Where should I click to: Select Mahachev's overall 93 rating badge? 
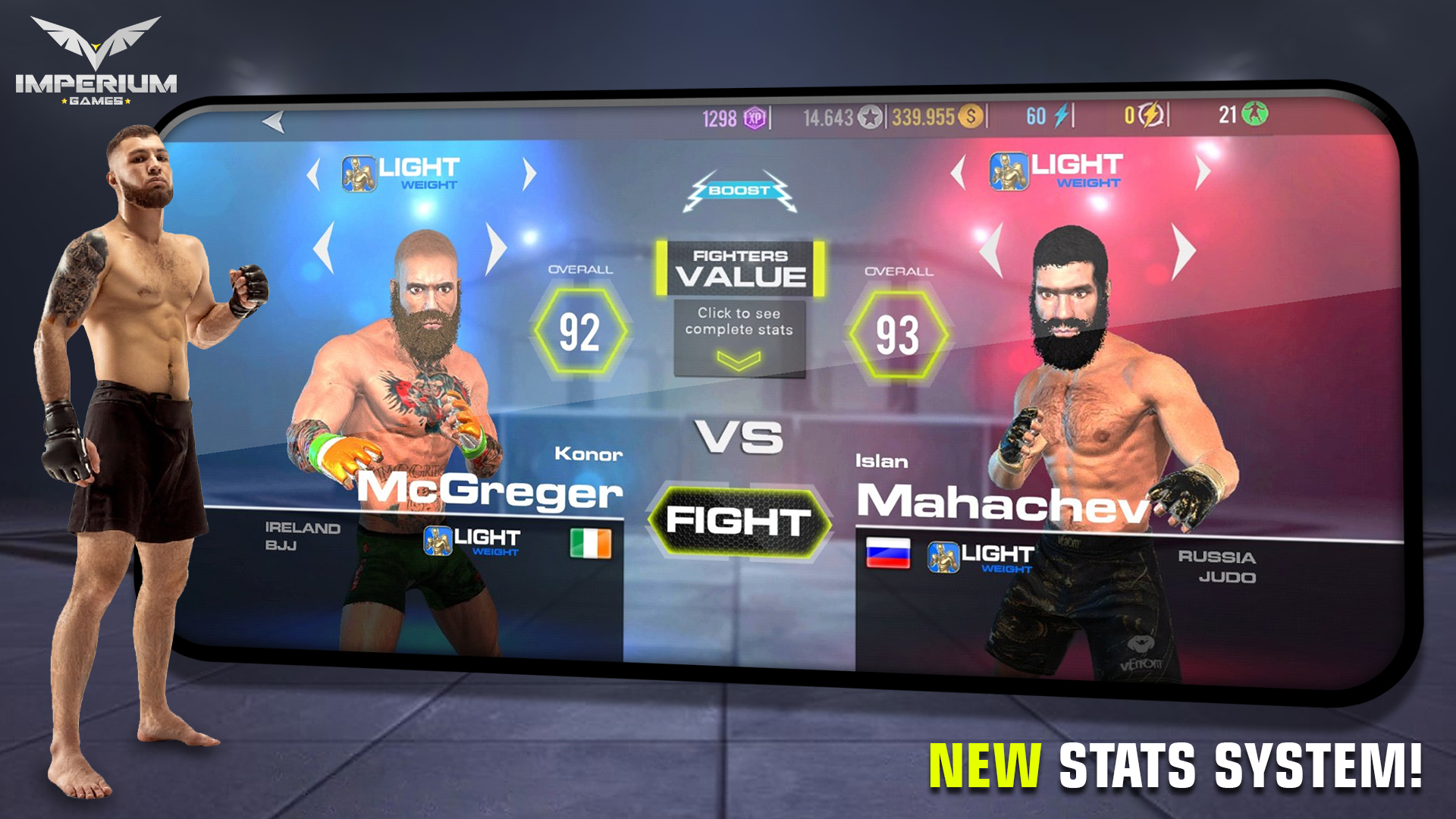coord(897,332)
